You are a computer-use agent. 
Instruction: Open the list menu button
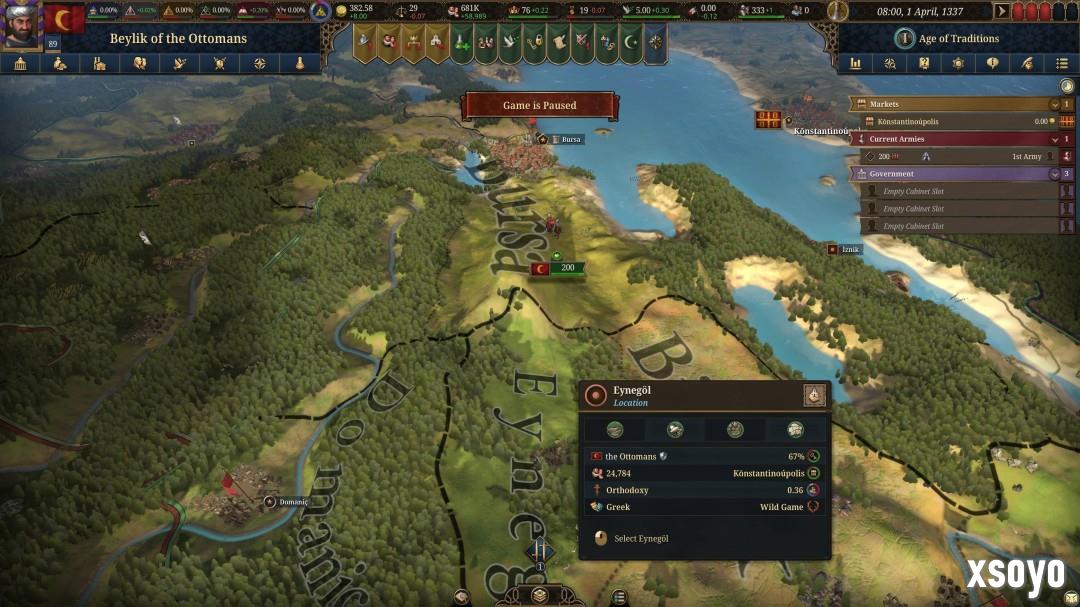coord(1062,63)
